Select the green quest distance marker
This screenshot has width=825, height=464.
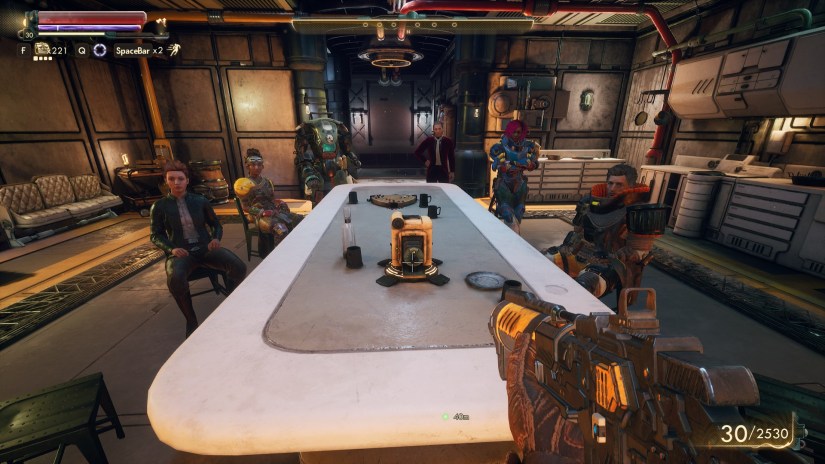pos(446,416)
